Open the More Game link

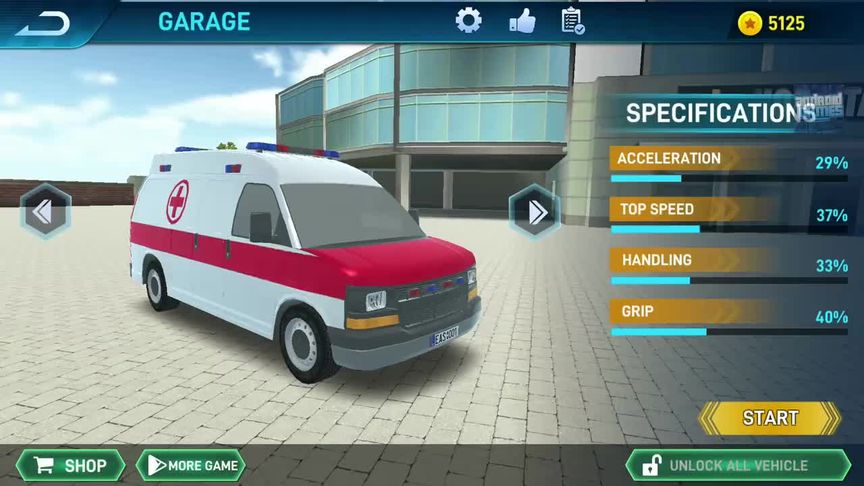(192, 465)
